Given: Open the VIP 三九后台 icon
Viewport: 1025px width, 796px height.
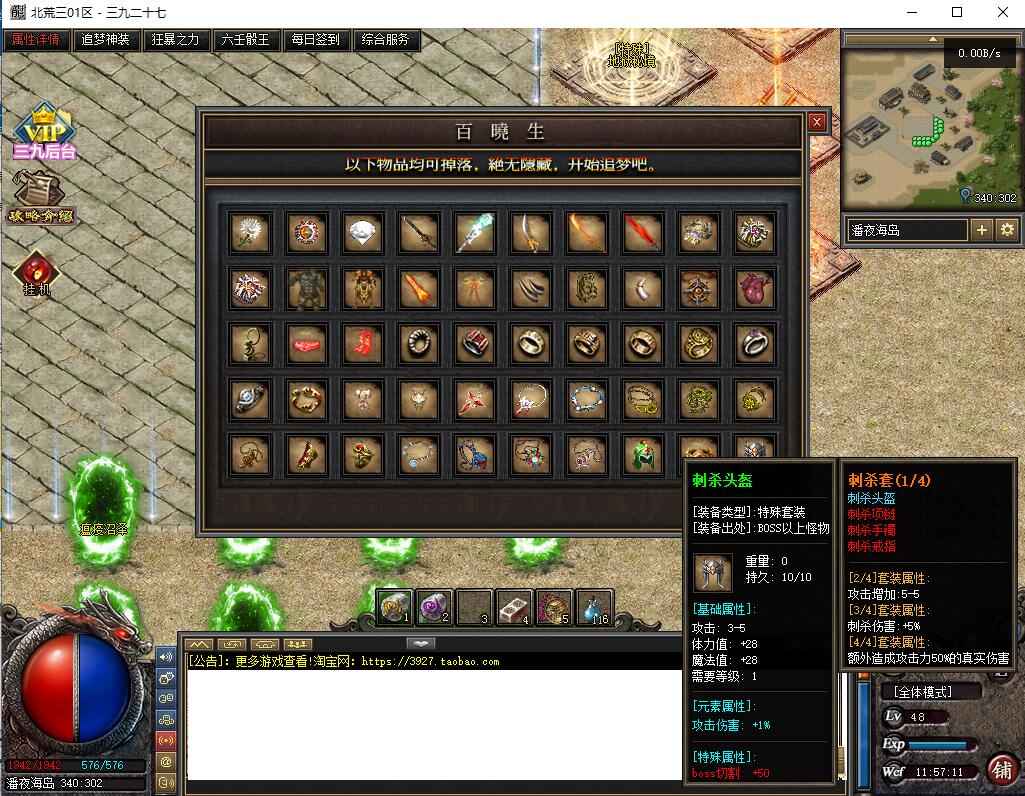Looking at the screenshot, I should [44, 131].
